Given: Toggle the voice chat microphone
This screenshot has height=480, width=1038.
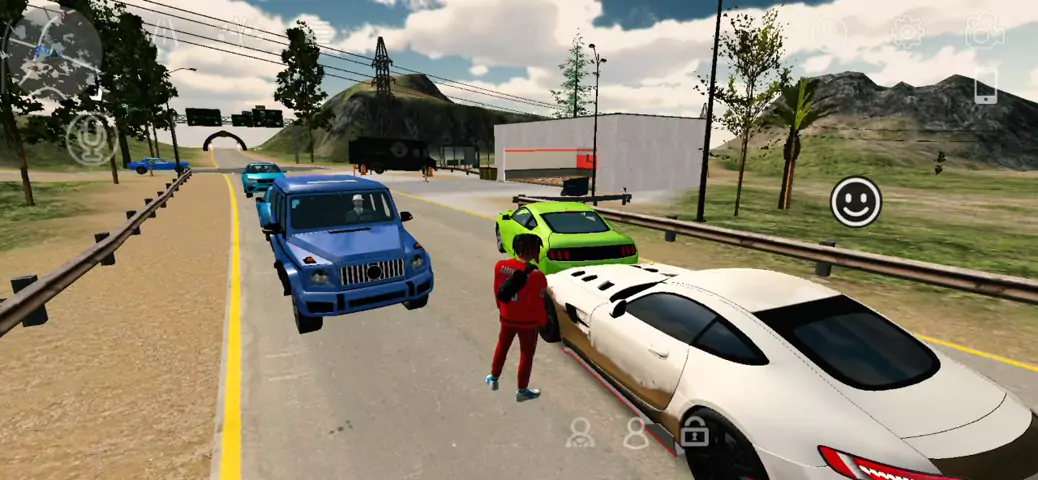Looking at the screenshot, I should click(91, 139).
